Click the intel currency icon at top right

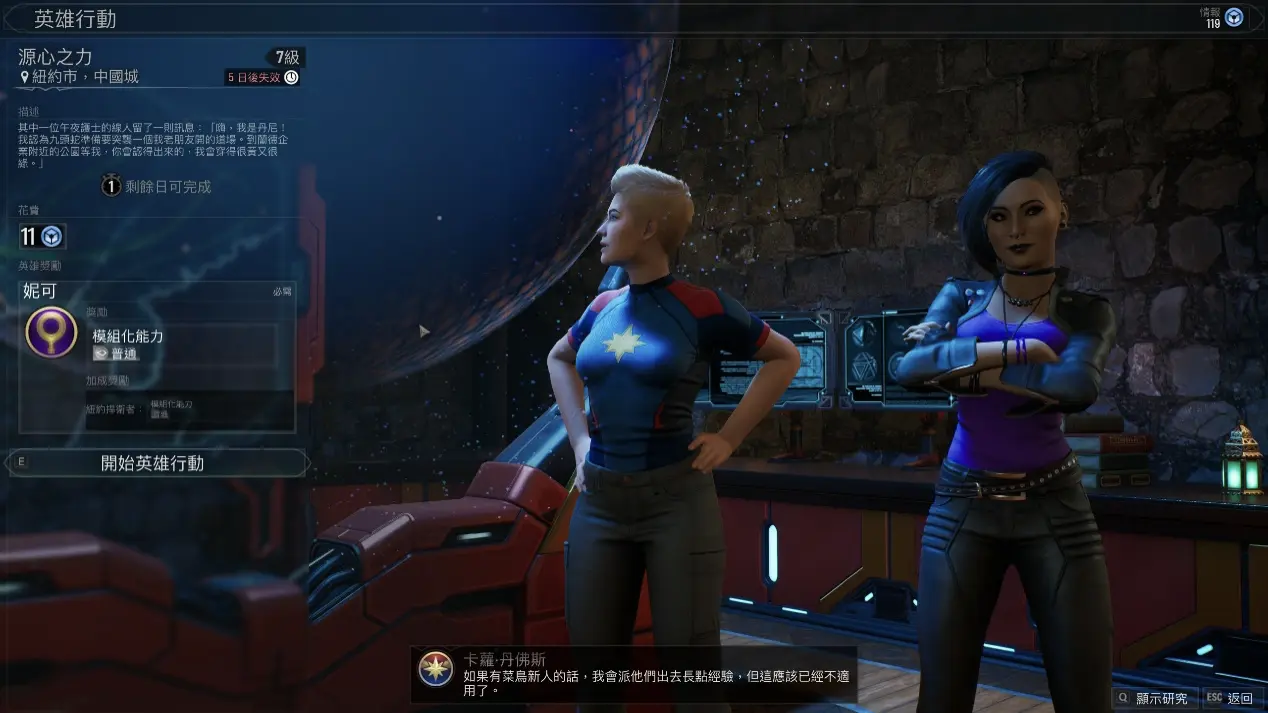[x=1234, y=17]
